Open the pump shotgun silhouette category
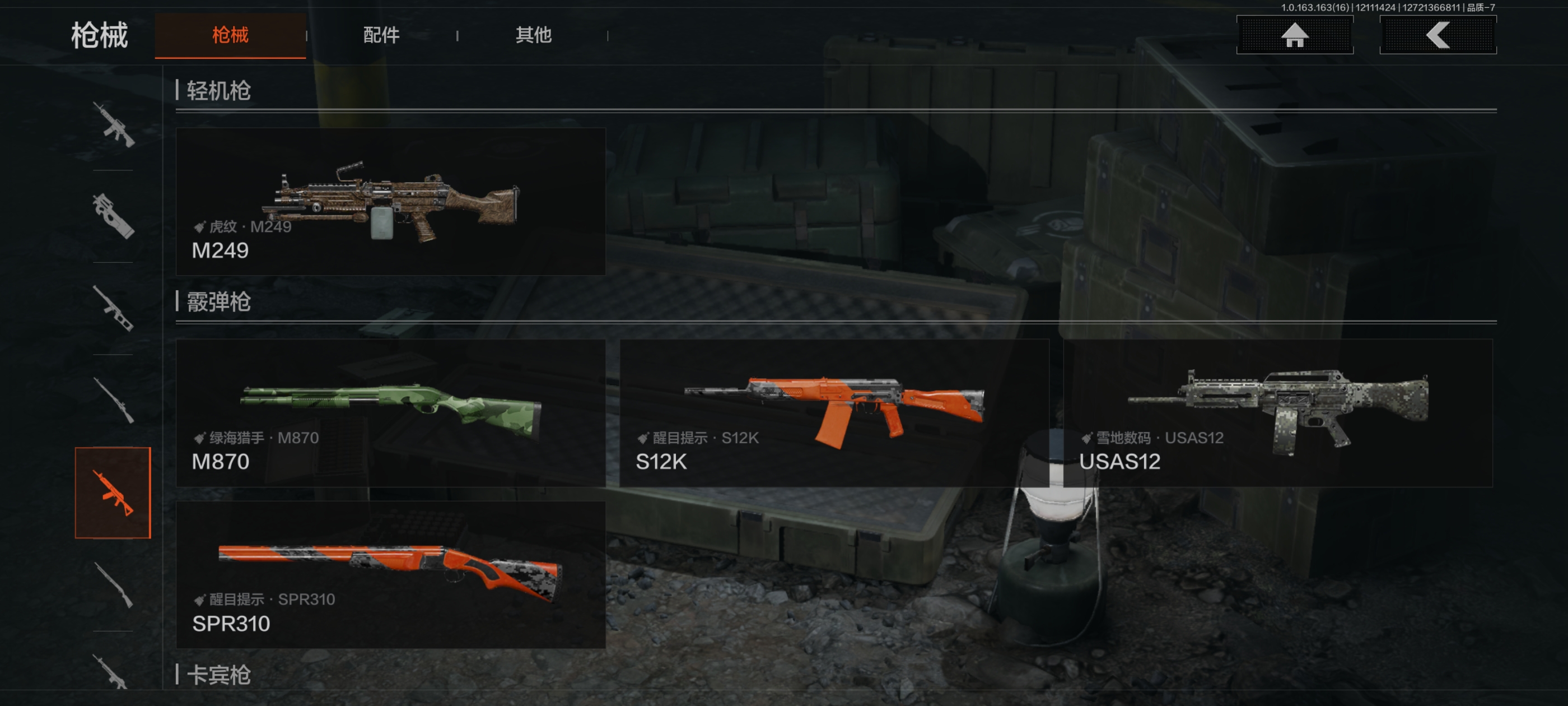 tap(113, 585)
